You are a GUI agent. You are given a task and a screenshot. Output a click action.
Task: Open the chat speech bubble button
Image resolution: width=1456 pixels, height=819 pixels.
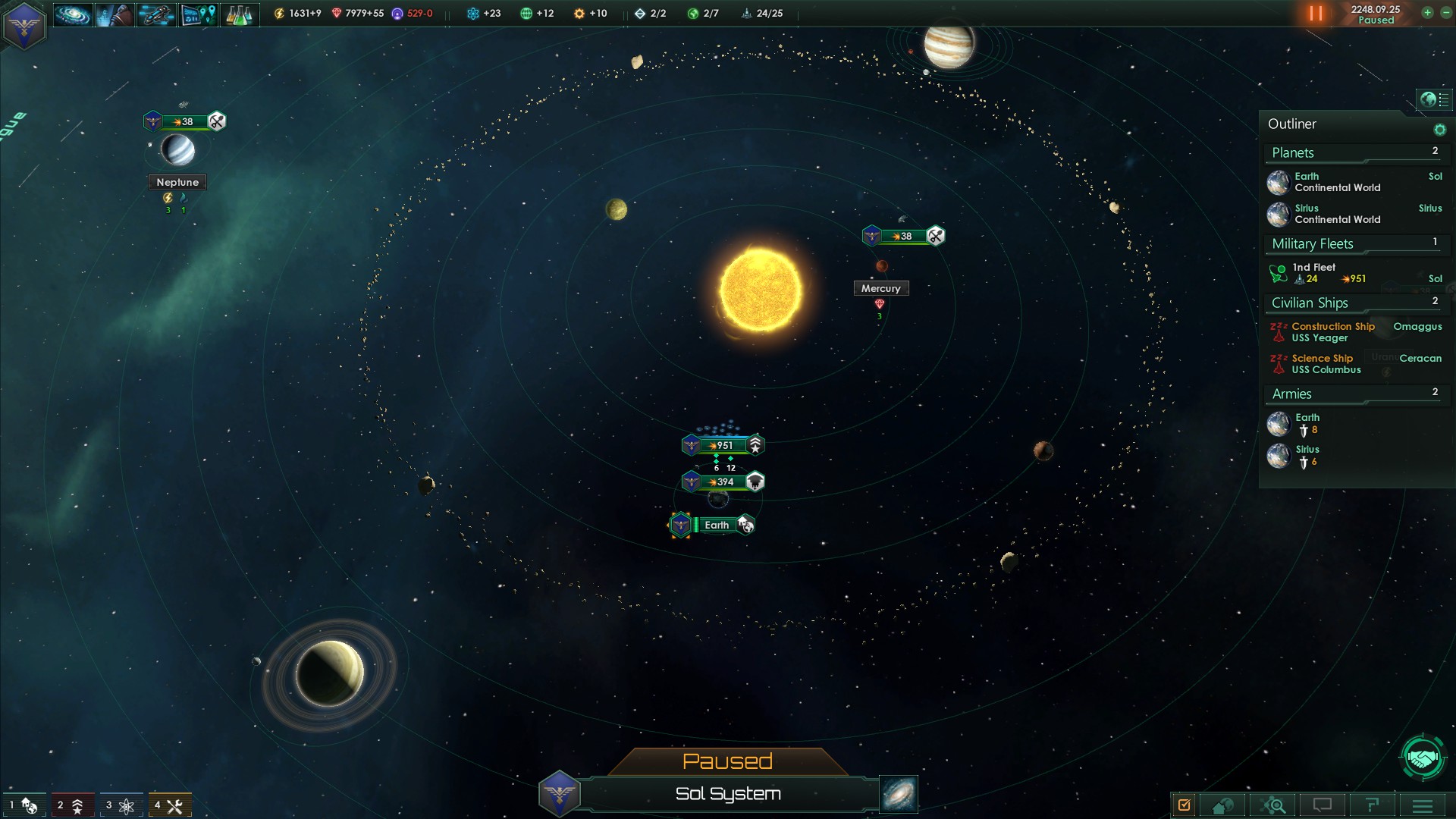tap(1323, 805)
